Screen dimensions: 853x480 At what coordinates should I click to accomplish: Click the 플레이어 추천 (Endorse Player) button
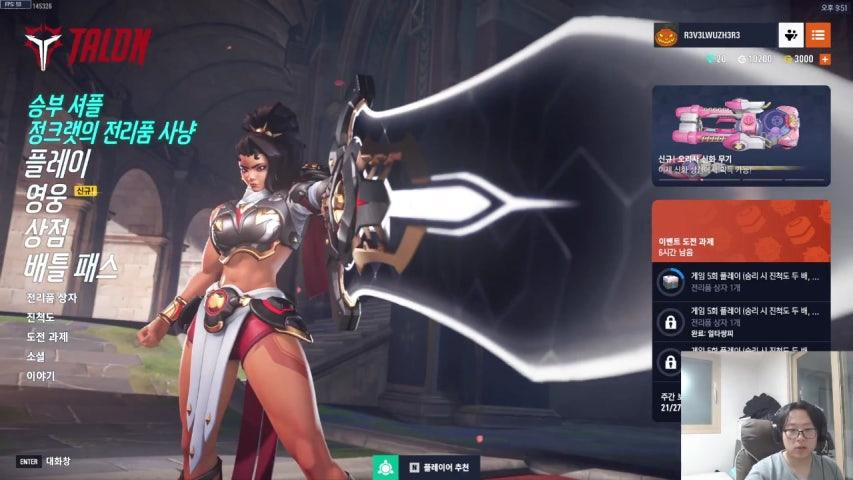427,467
